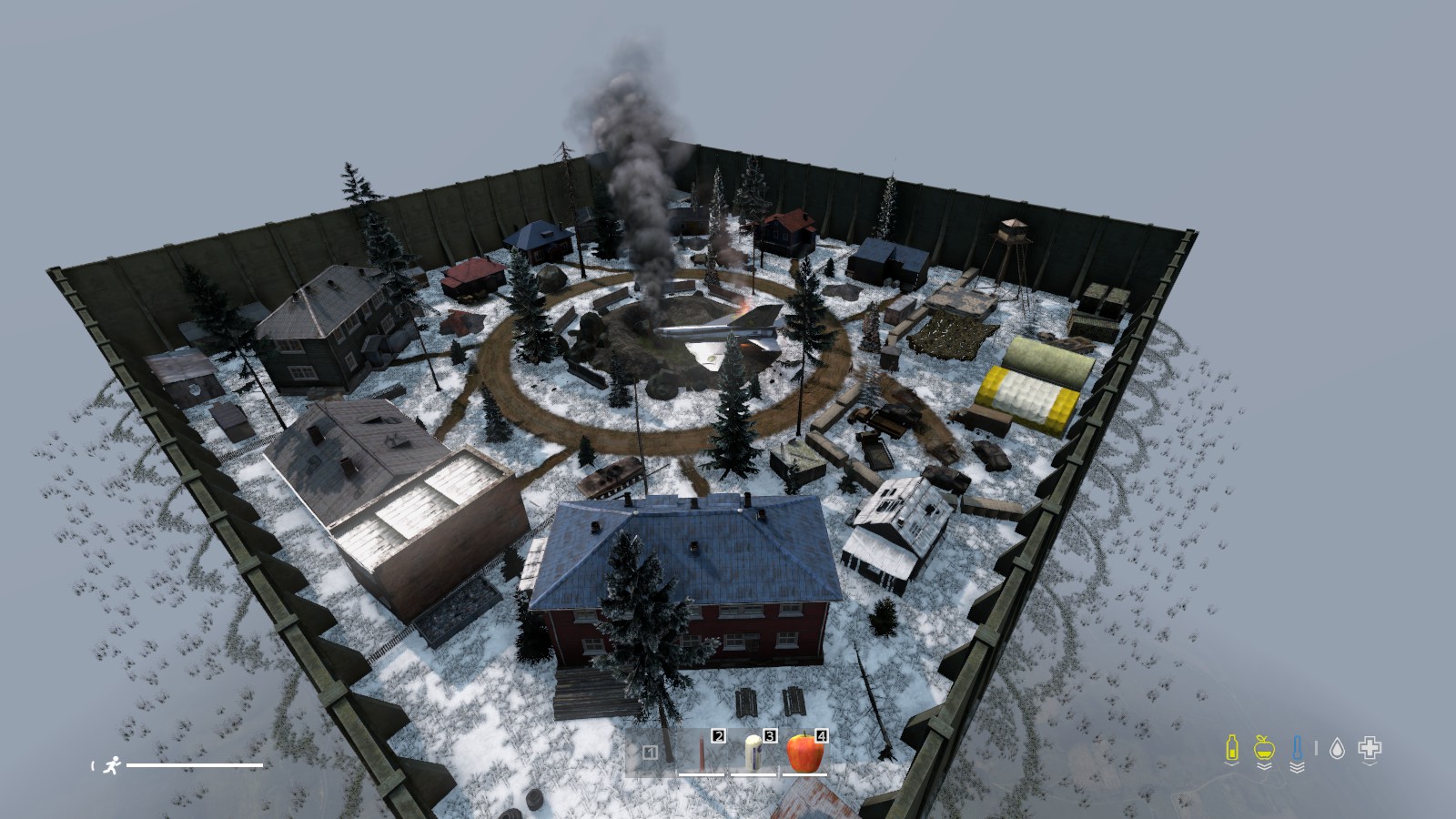1456x819 pixels.
Task: Select the empty hotbar slot numbered 1
Action: (650, 753)
